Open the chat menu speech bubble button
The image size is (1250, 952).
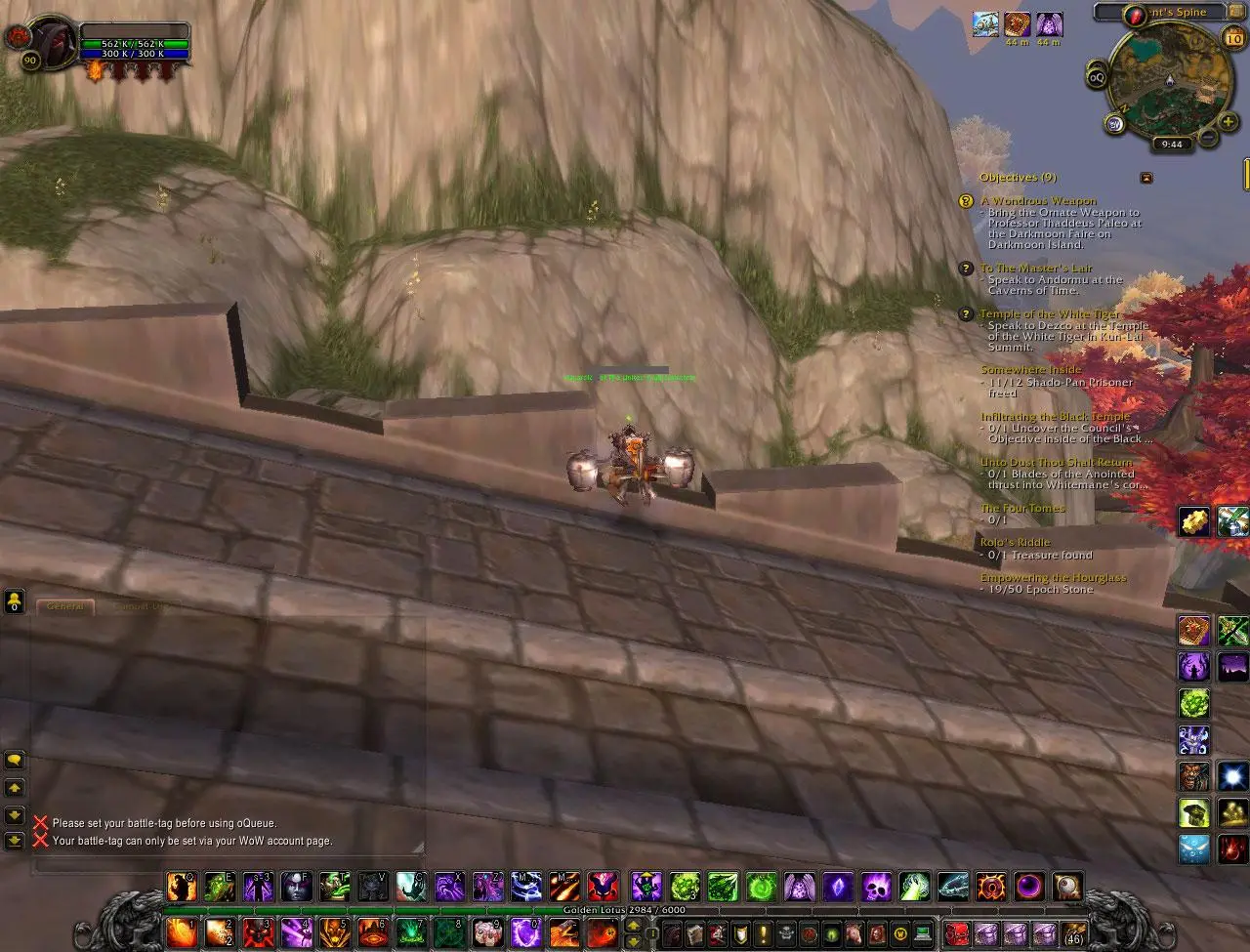pos(15,759)
